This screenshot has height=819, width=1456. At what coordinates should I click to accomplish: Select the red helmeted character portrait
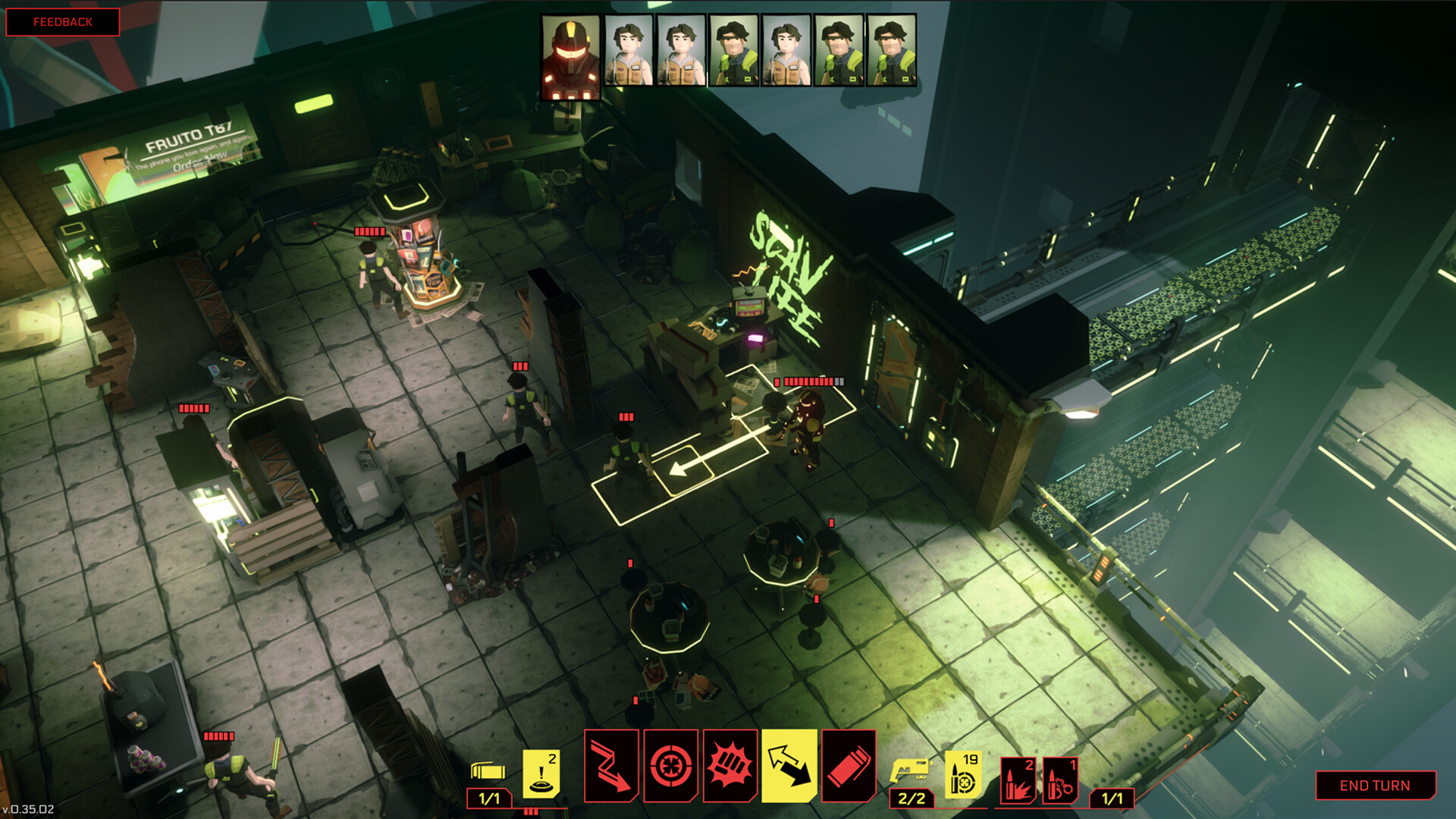click(571, 58)
